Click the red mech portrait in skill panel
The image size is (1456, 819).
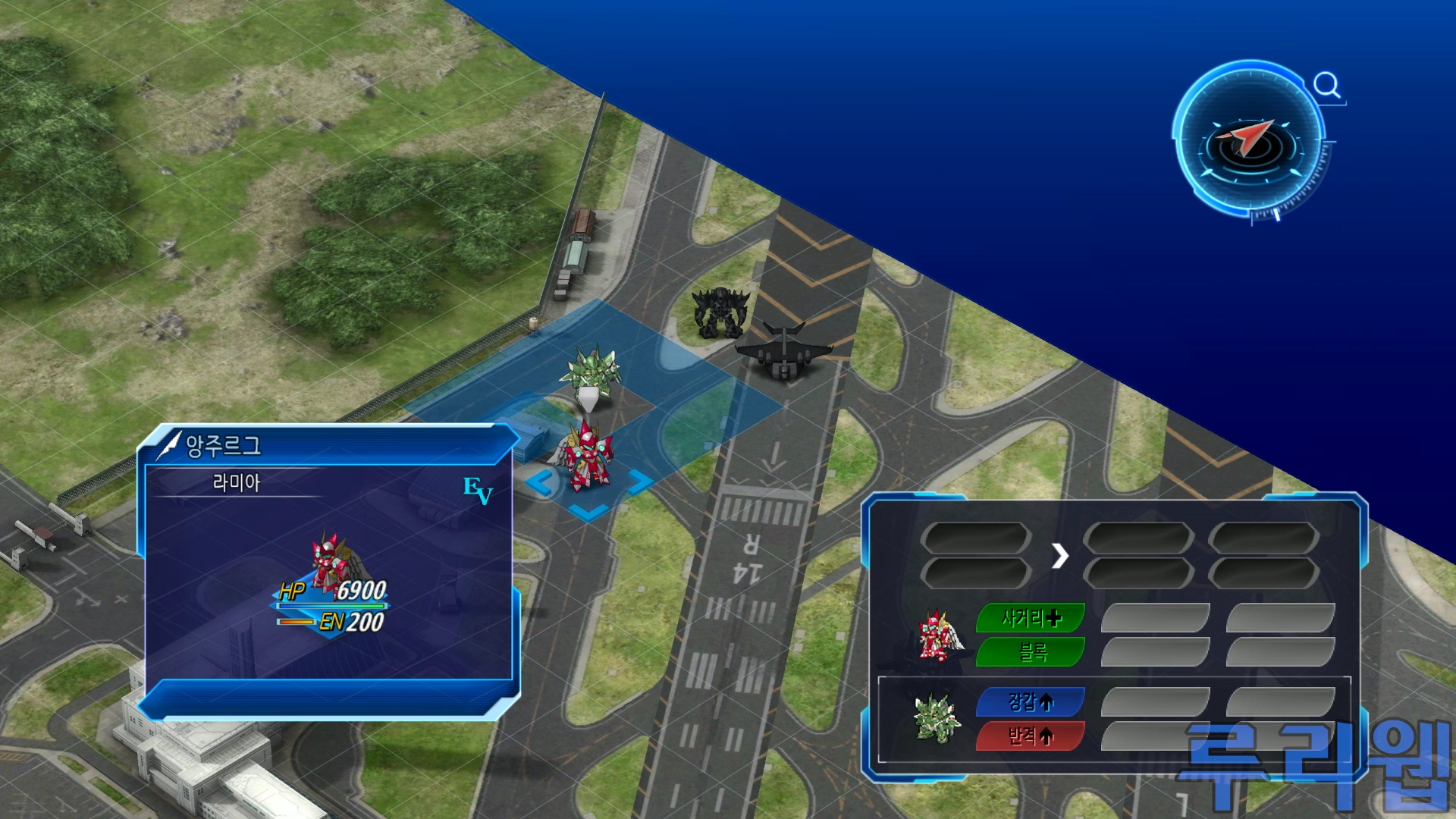coord(937,635)
